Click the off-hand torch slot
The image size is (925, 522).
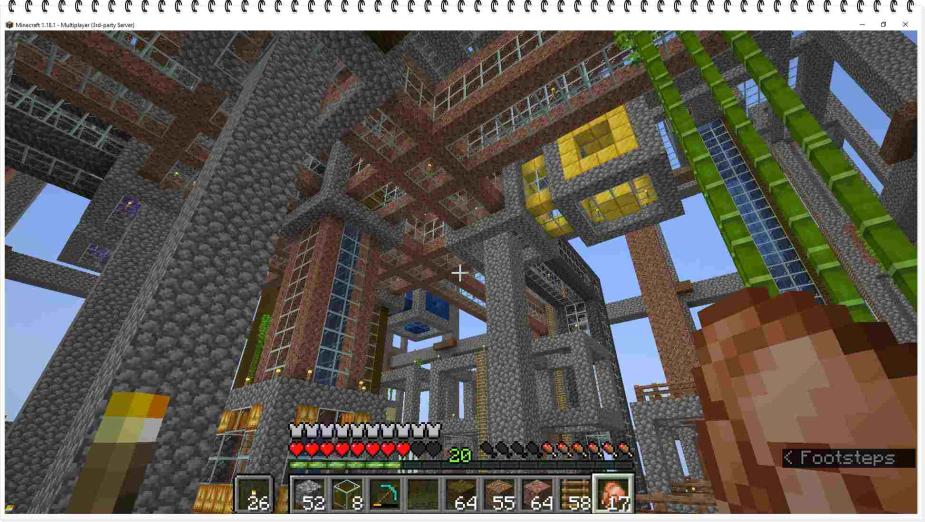[254, 494]
